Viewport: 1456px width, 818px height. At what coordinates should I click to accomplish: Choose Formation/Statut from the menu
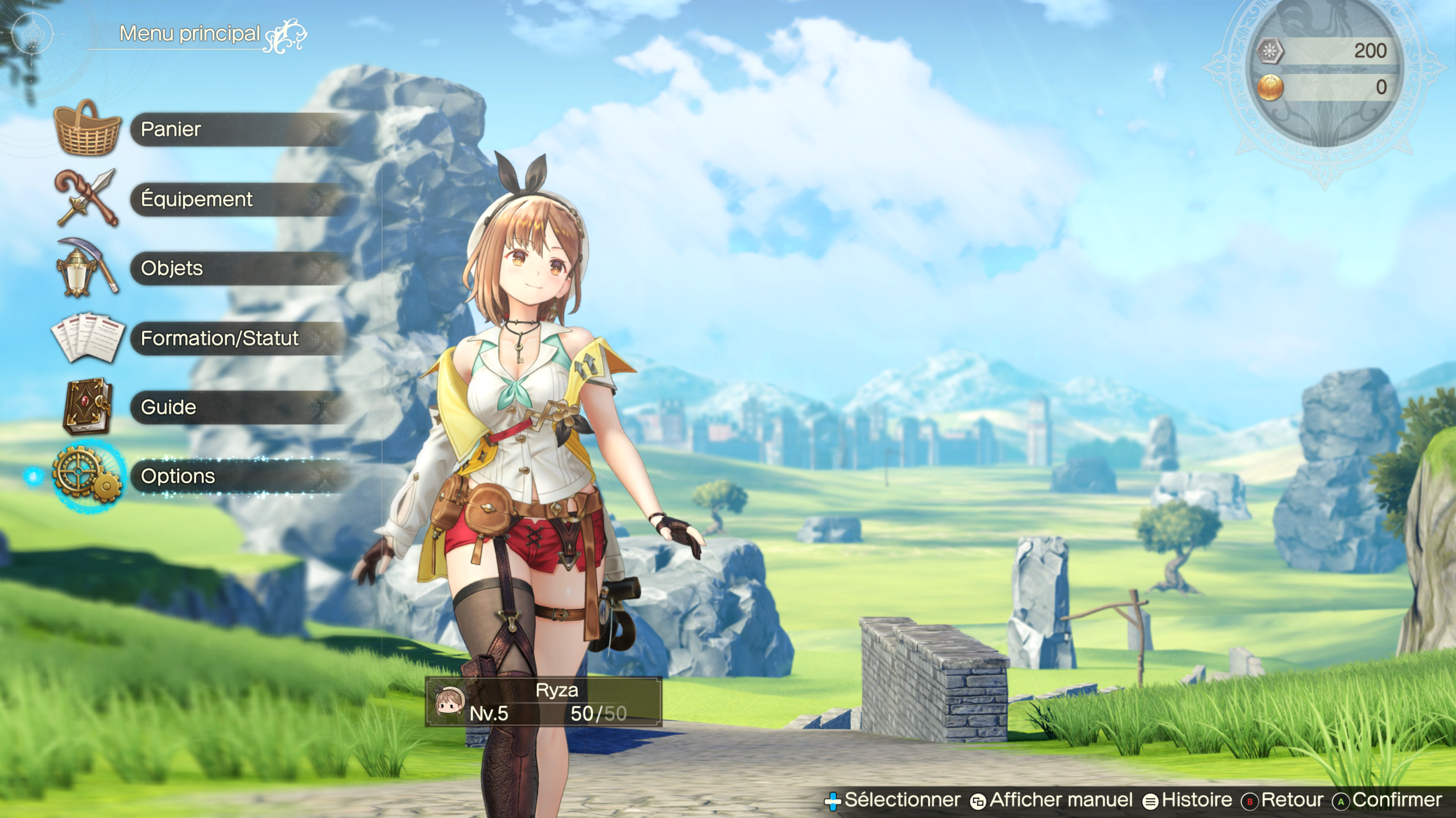point(239,339)
